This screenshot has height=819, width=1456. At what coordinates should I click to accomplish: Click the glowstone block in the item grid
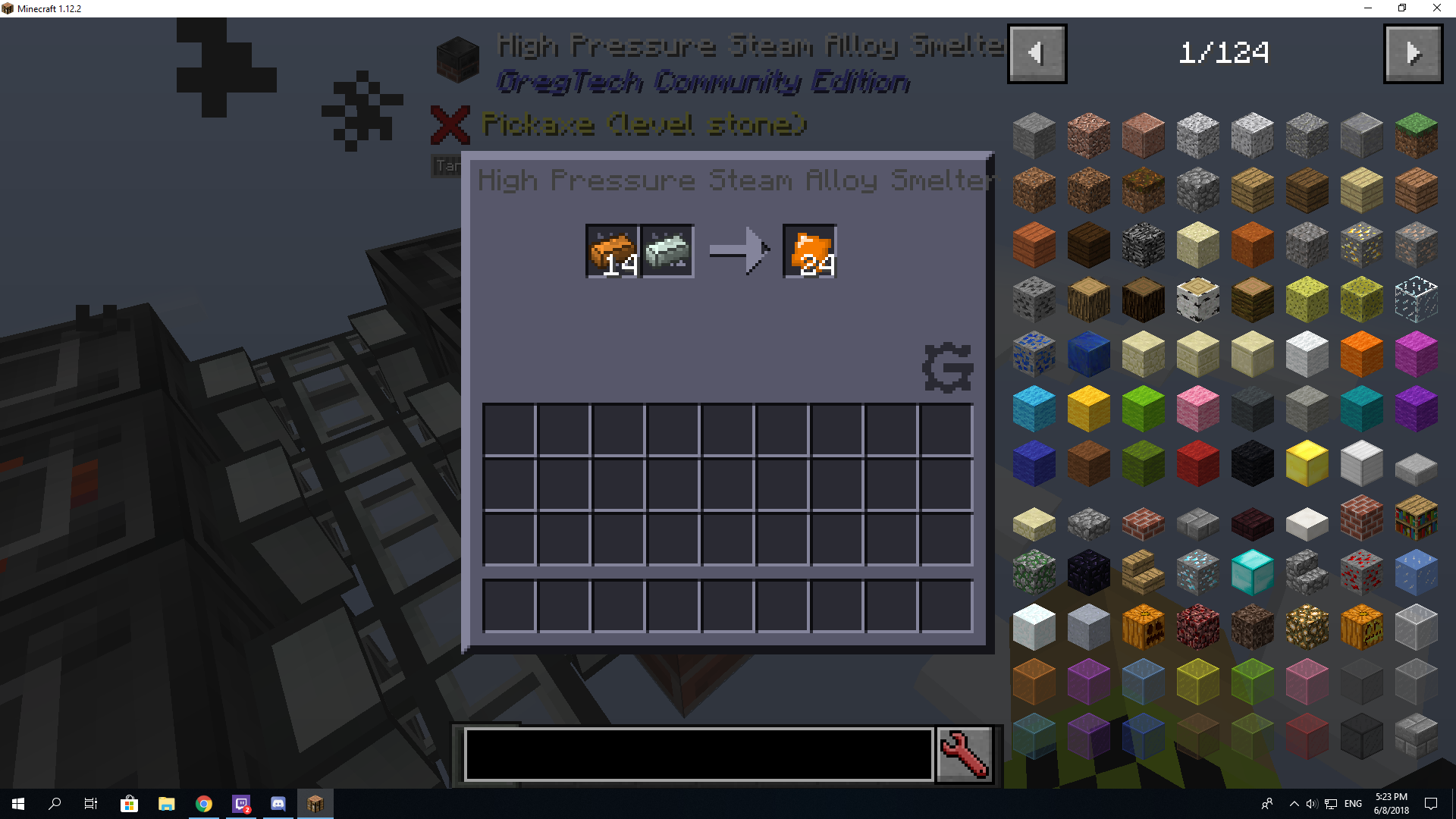(1307, 626)
